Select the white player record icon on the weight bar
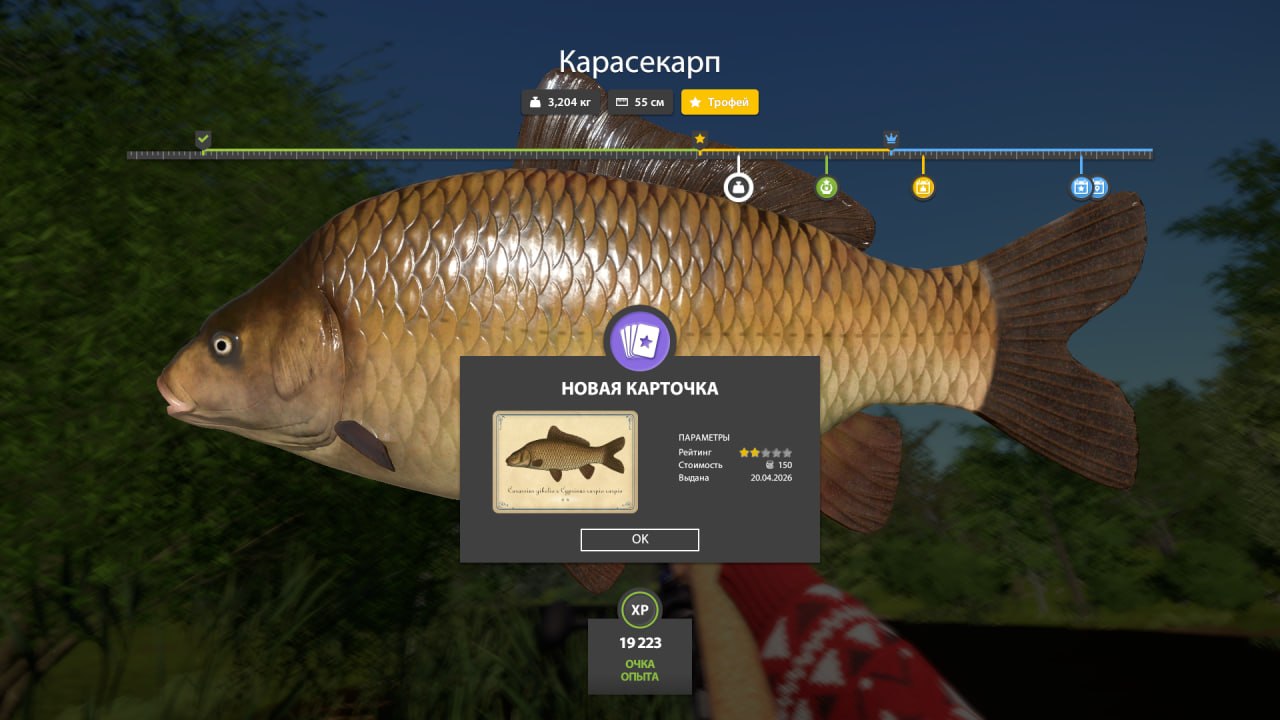Screen dimensions: 1280x720 738,186
